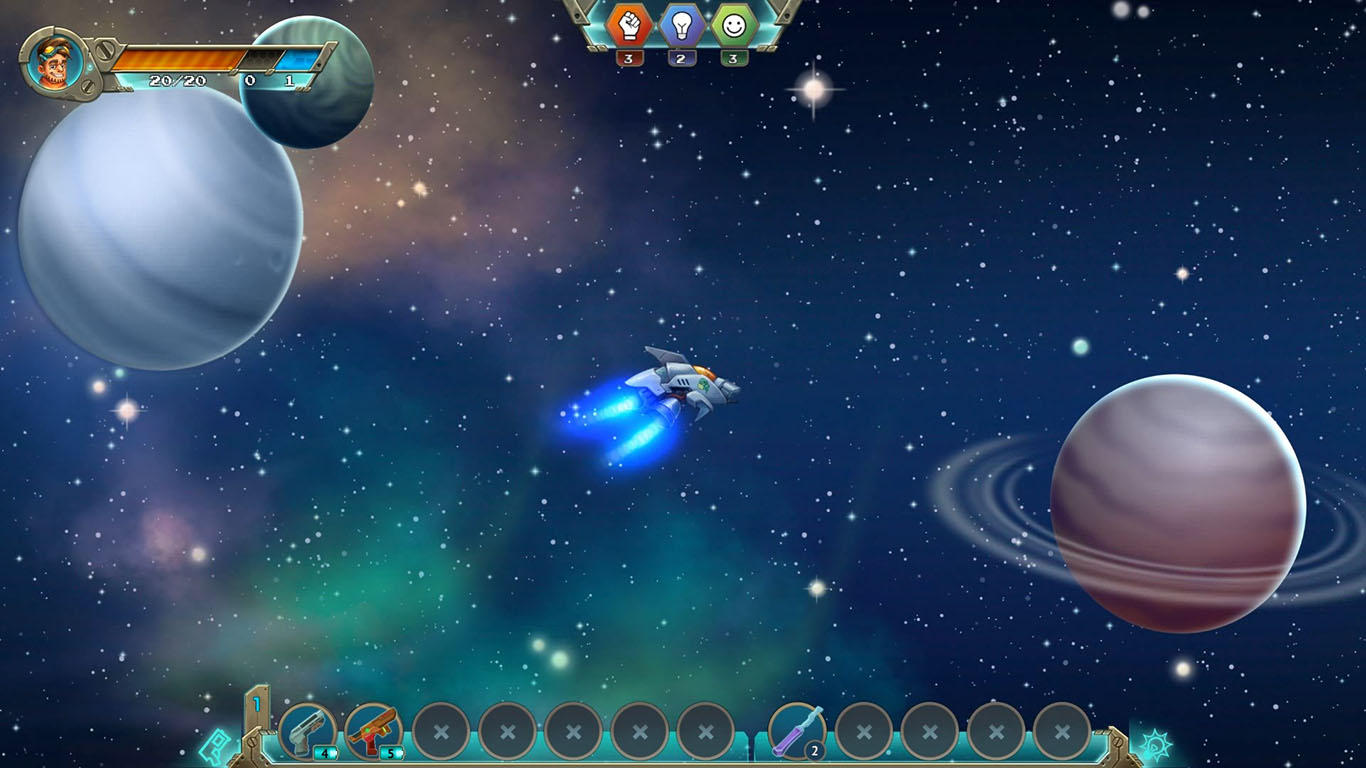Click the hotbar tab marker numbered 1
Screen dimensions: 1366x768
pyautogui.click(x=256, y=706)
